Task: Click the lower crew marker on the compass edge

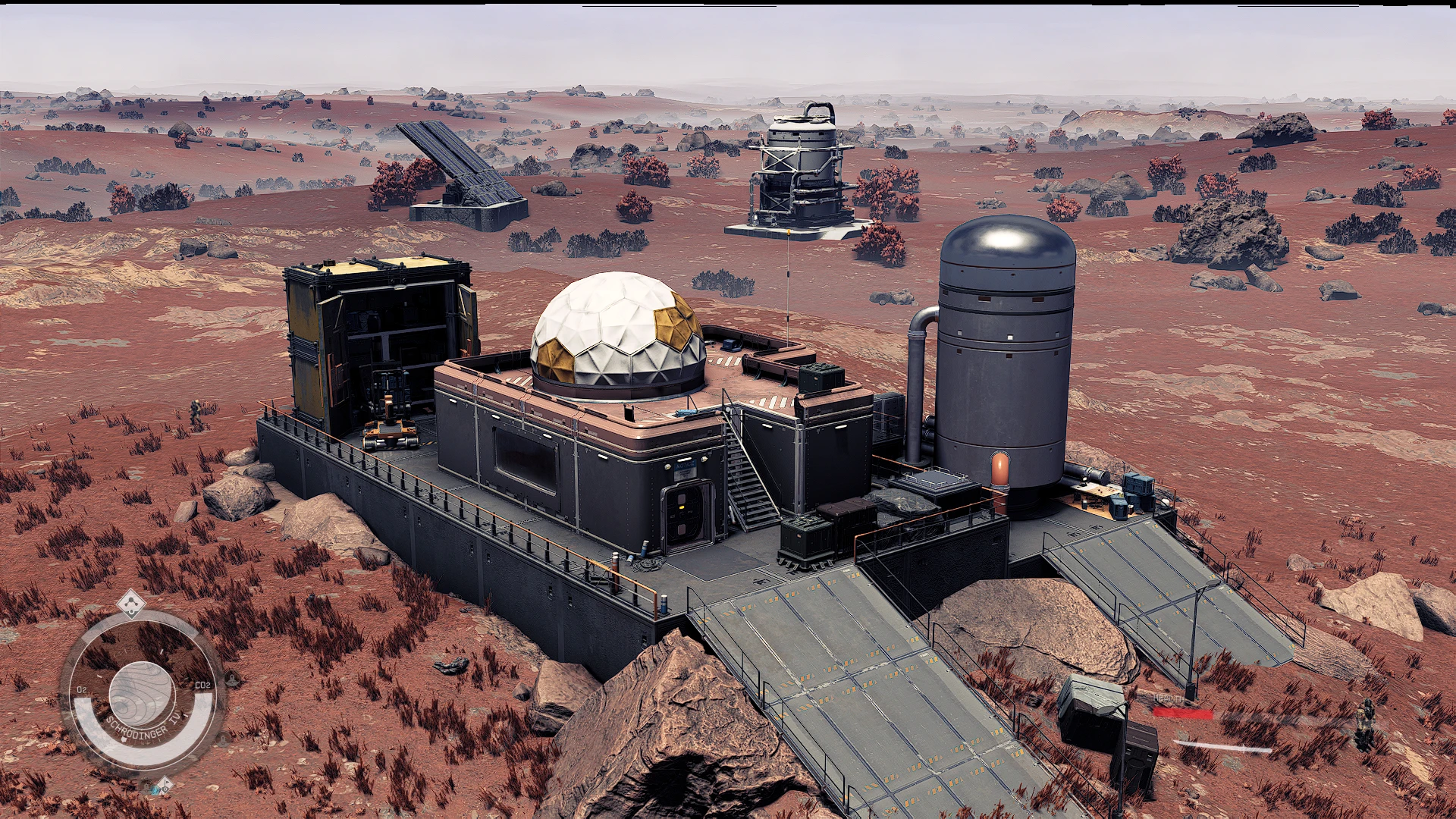Action: [222, 739]
